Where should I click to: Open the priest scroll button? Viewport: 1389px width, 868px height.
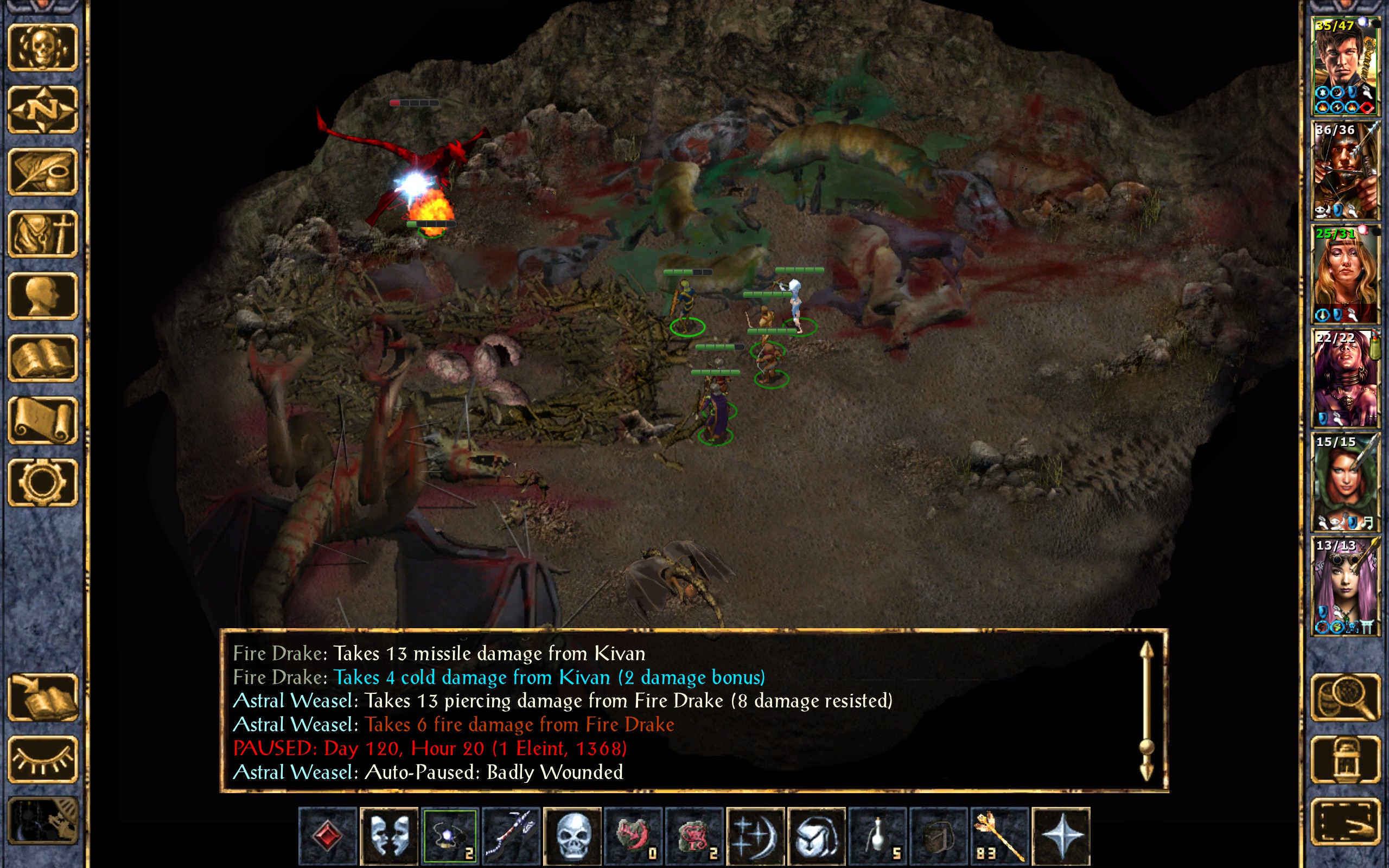[42, 420]
